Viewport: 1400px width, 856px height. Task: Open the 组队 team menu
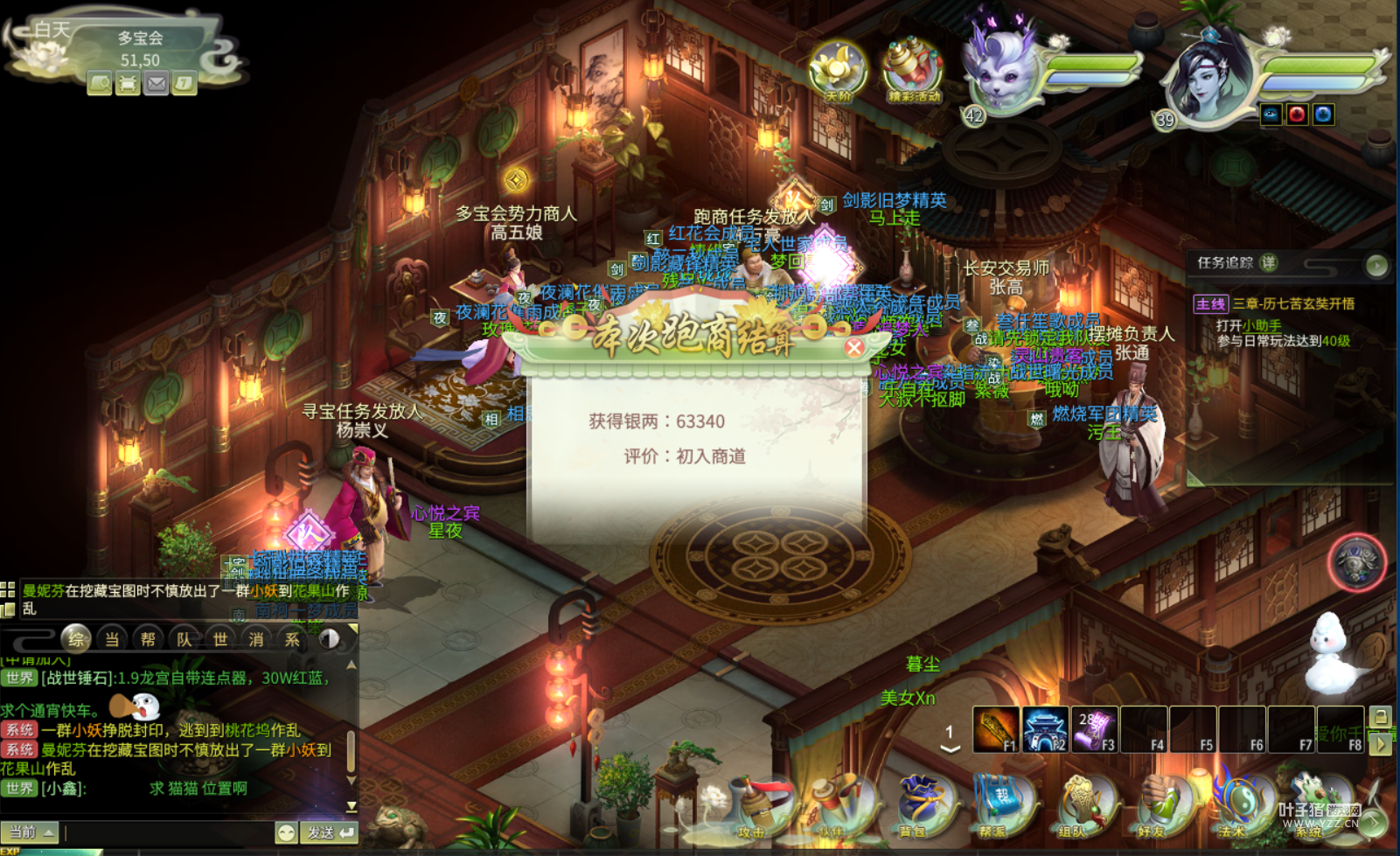(x=1074, y=806)
